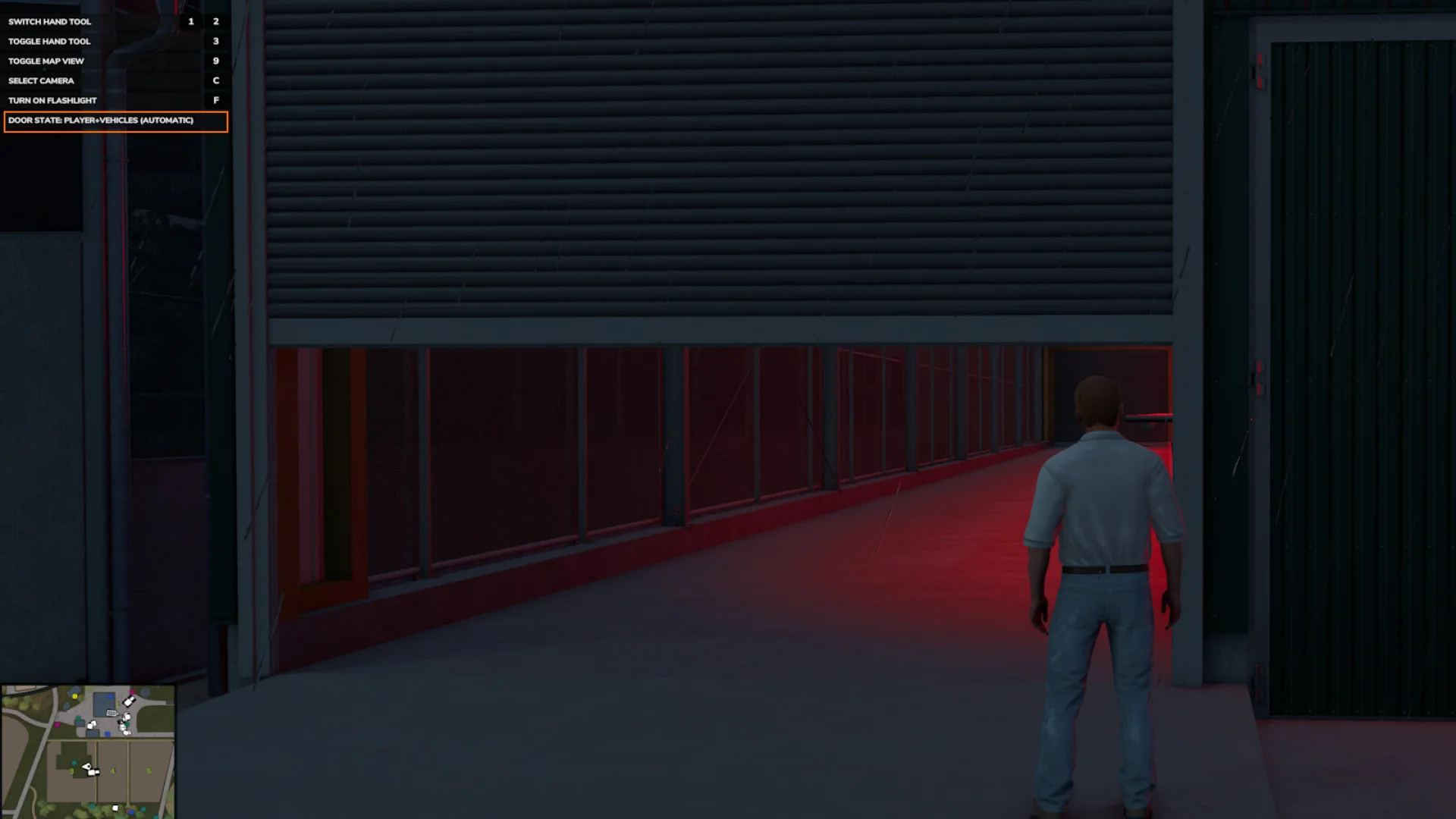Toggle the hand tool via its help entry
The image size is (1456, 819).
pyautogui.click(x=50, y=41)
